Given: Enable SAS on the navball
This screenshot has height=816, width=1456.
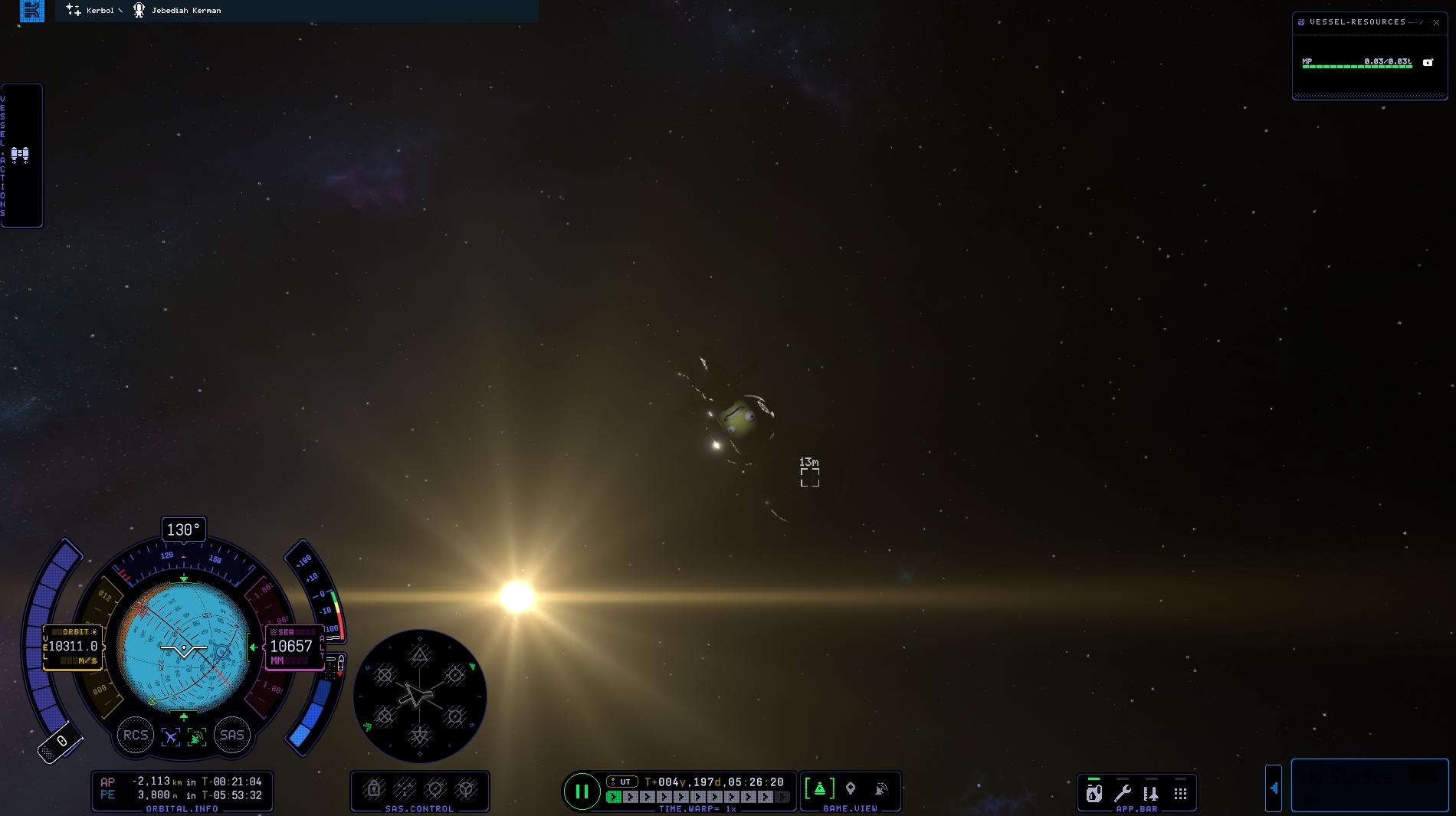Looking at the screenshot, I should [x=232, y=735].
